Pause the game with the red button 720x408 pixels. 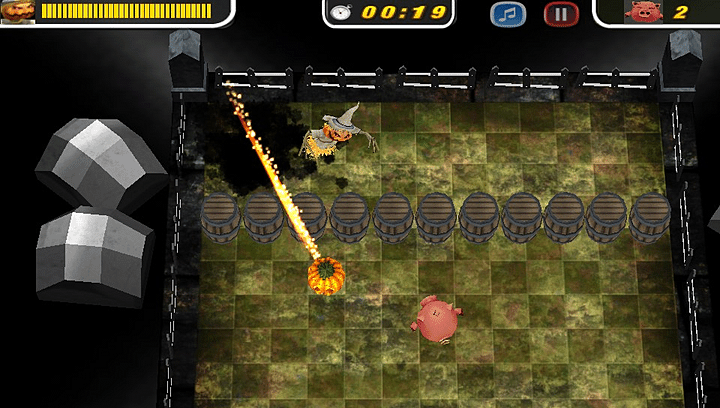click(x=561, y=14)
